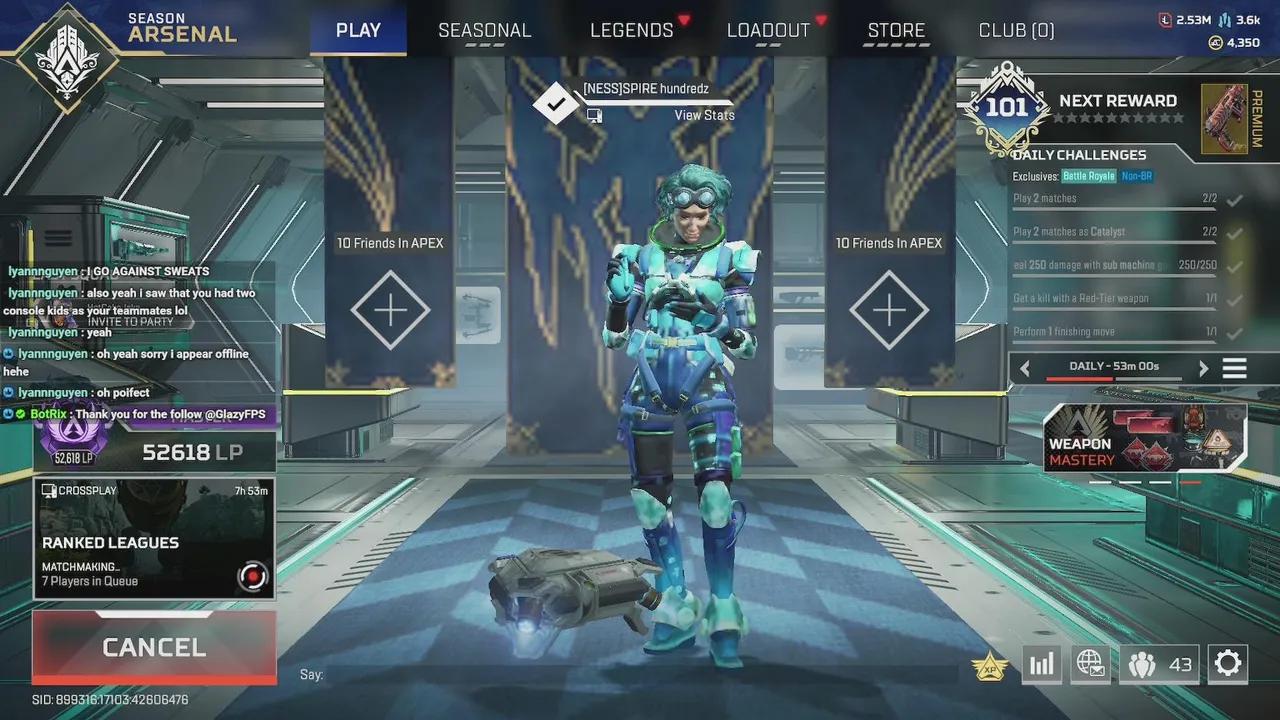1280x720 pixels.
Task: Select the Play tab
Action: click(358, 30)
